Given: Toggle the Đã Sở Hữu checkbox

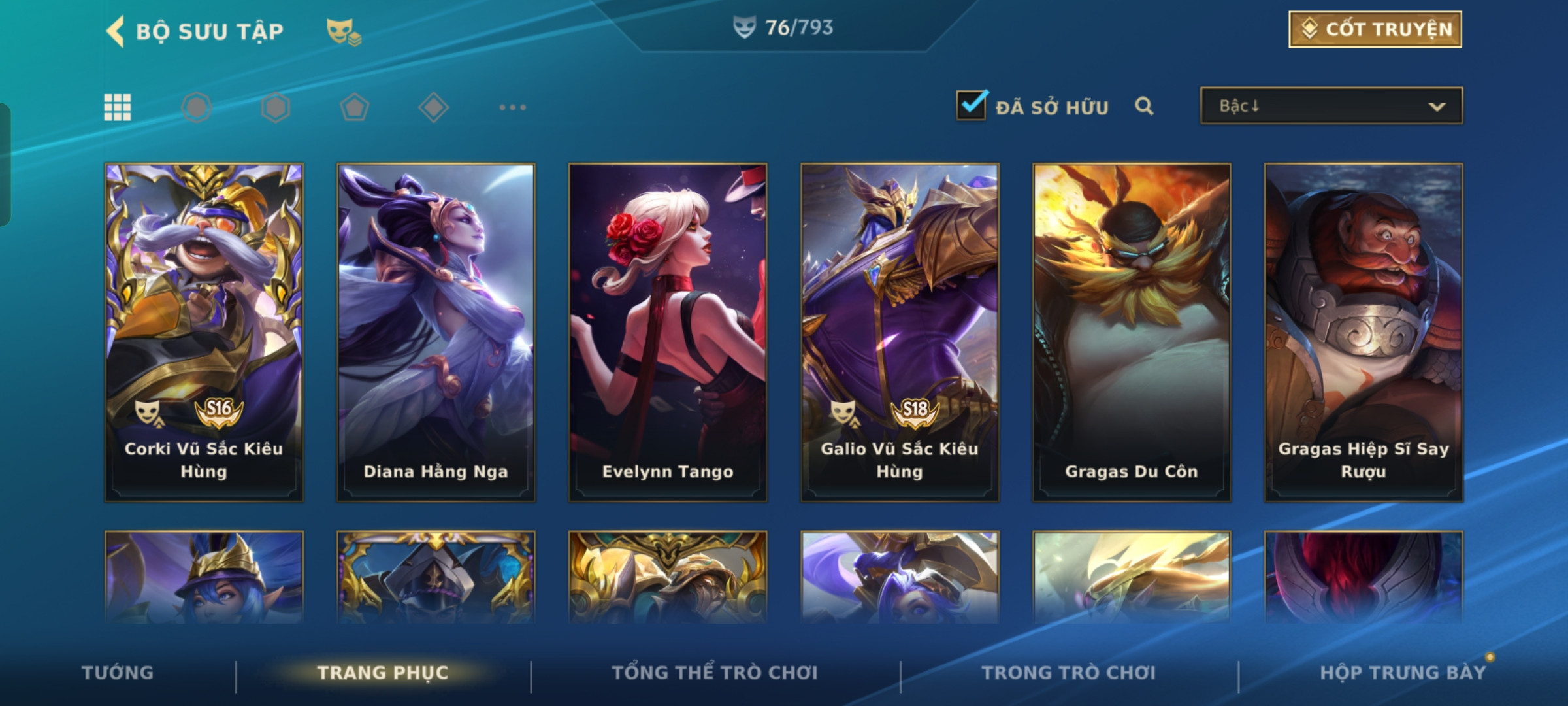Looking at the screenshot, I should pos(972,105).
